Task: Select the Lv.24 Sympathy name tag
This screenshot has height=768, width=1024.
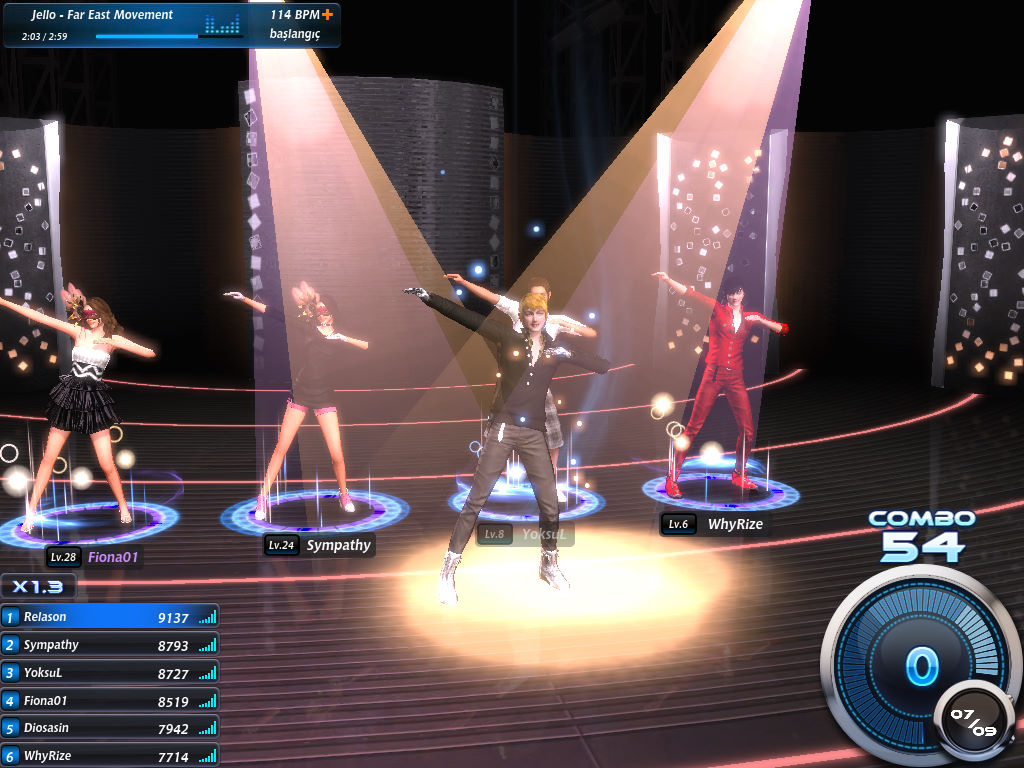Action: (x=319, y=545)
